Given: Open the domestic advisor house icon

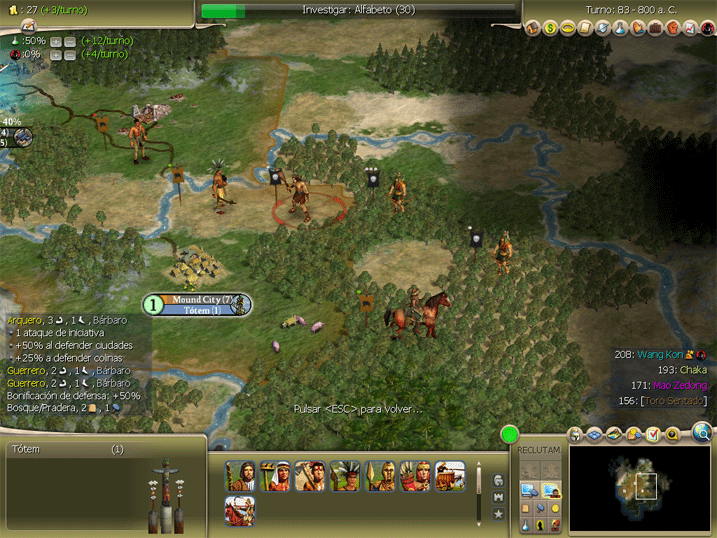Looking at the screenshot, I should coord(534,28).
